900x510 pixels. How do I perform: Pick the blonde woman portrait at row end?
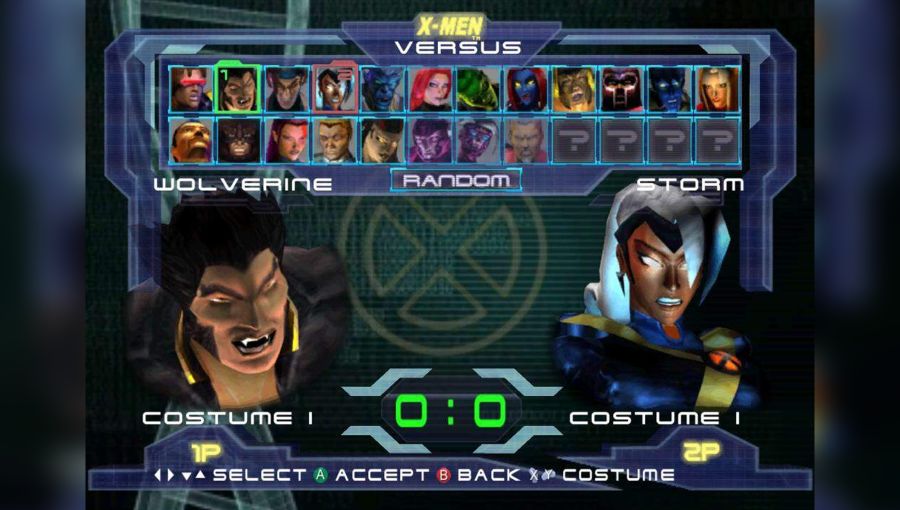click(718, 89)
